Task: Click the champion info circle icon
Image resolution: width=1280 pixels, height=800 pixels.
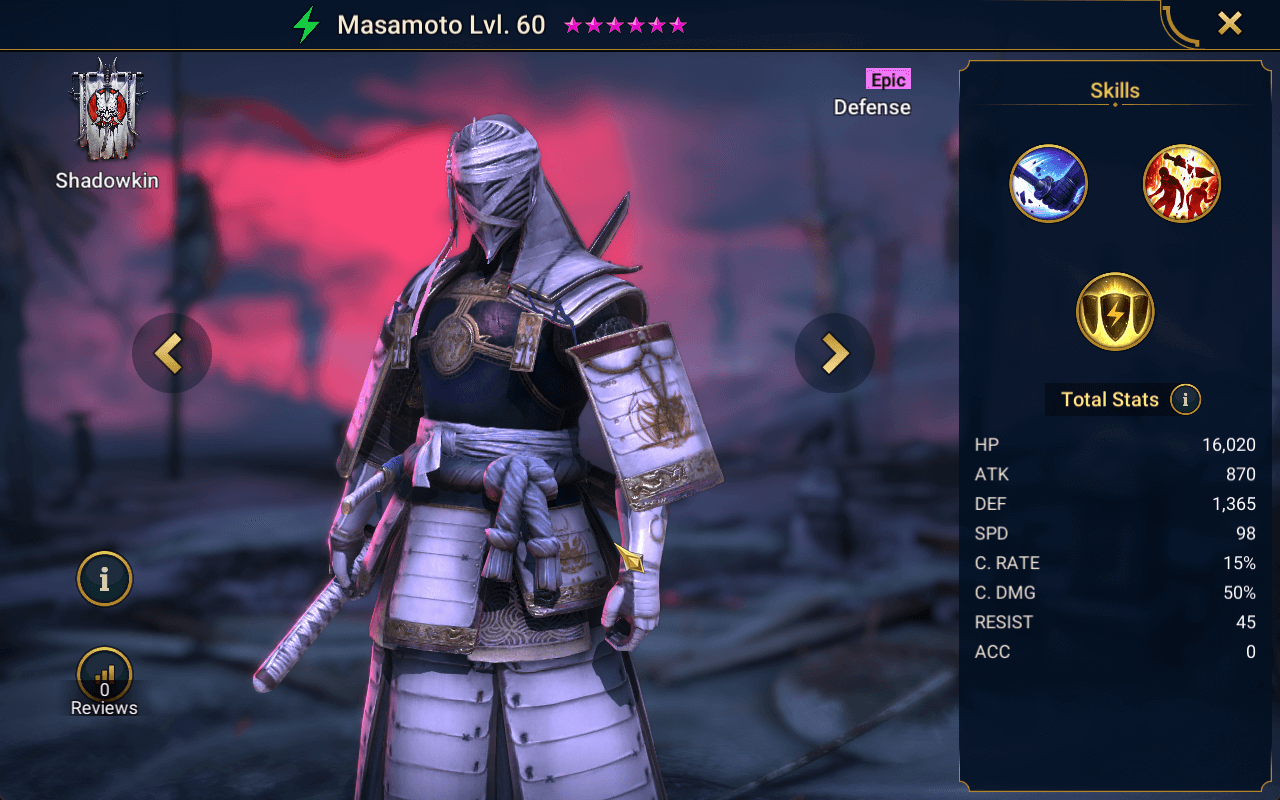Action: tap(104, 579)
